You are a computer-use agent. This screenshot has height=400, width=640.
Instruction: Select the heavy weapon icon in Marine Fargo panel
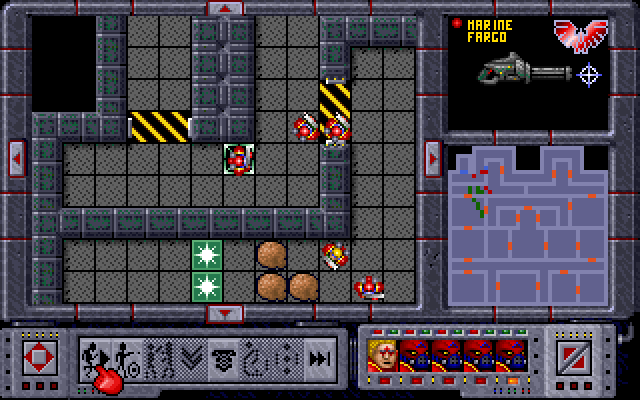(522, 70)
